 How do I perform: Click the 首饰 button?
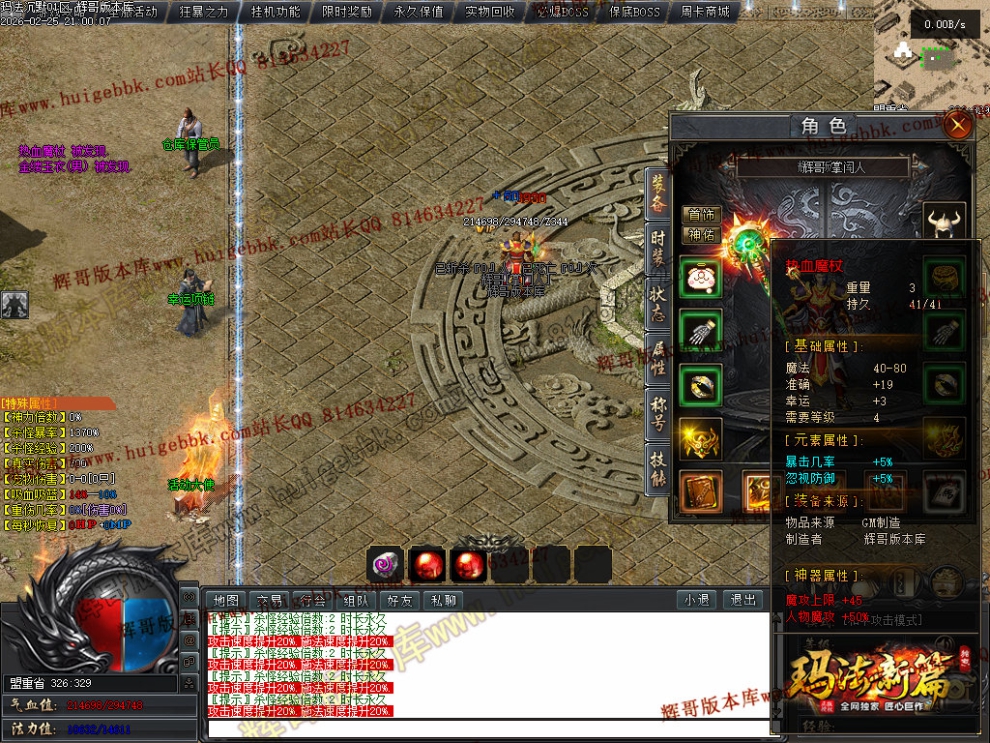[700, 215]
